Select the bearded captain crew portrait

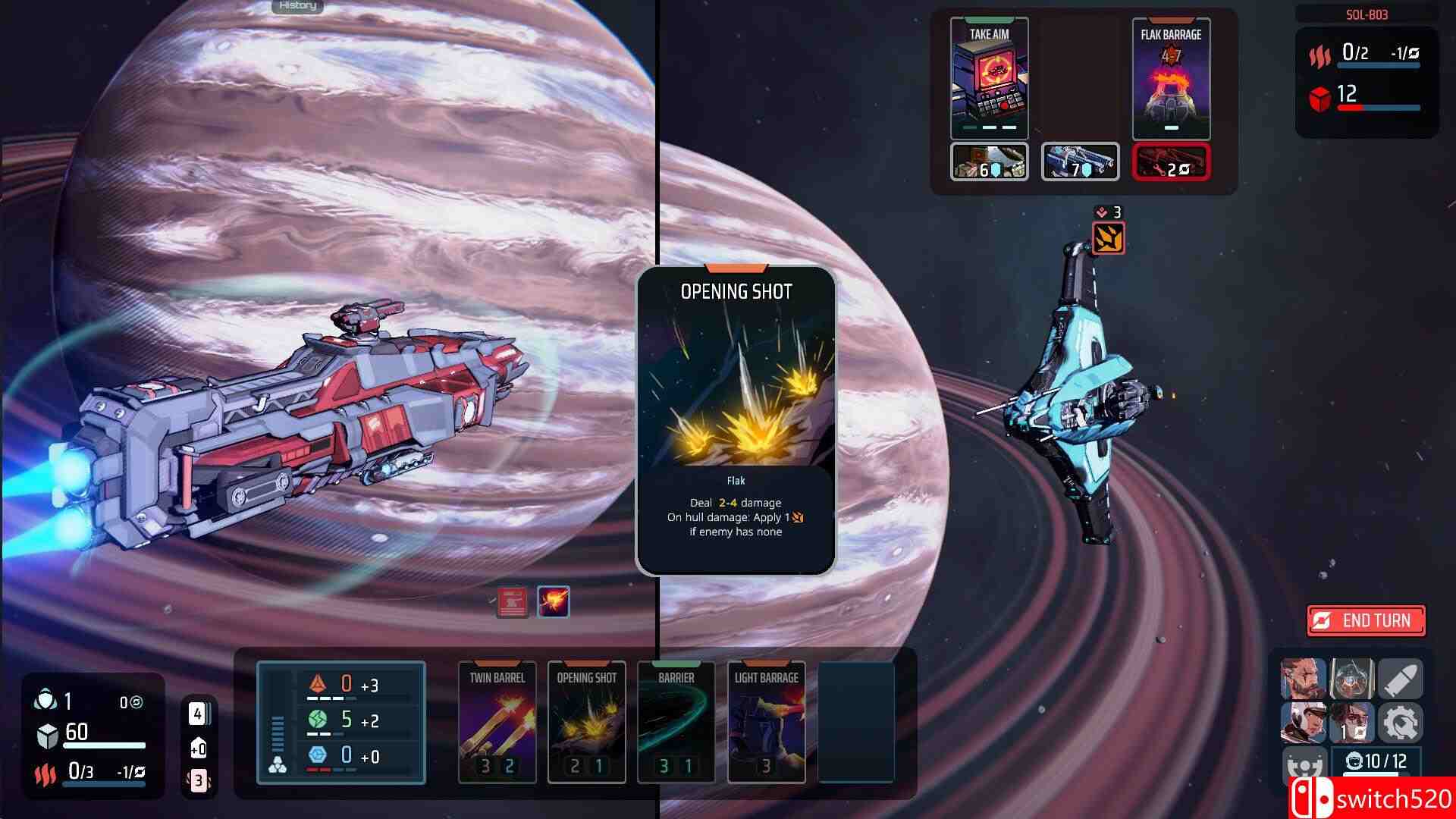coord(1304,679)
